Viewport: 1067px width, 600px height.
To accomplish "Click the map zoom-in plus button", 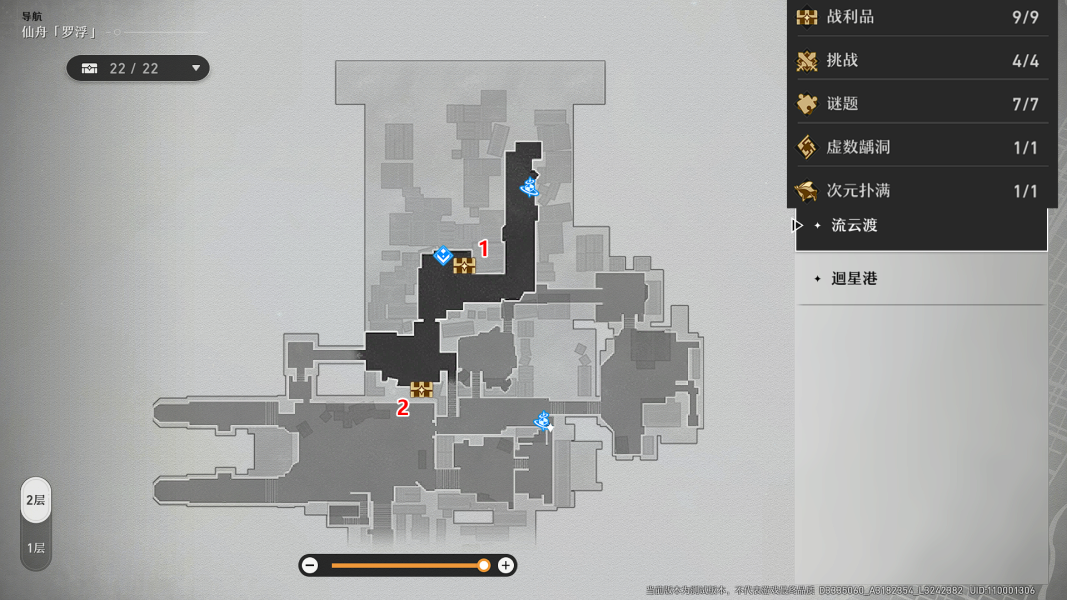I will (506, 566).
